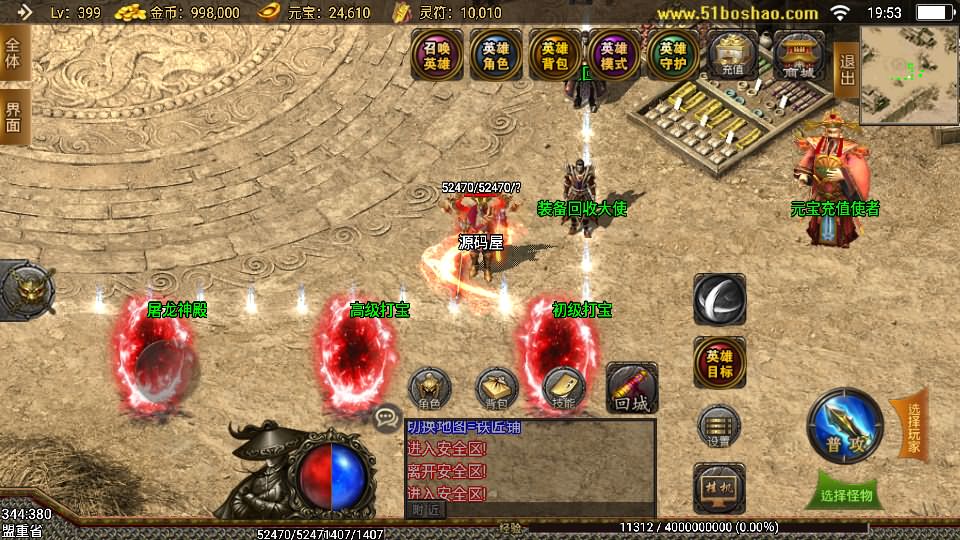This screenshot has height=540, width=960.
Task: Open the 角色 character sheet icon
Action: tap(430, 390)
